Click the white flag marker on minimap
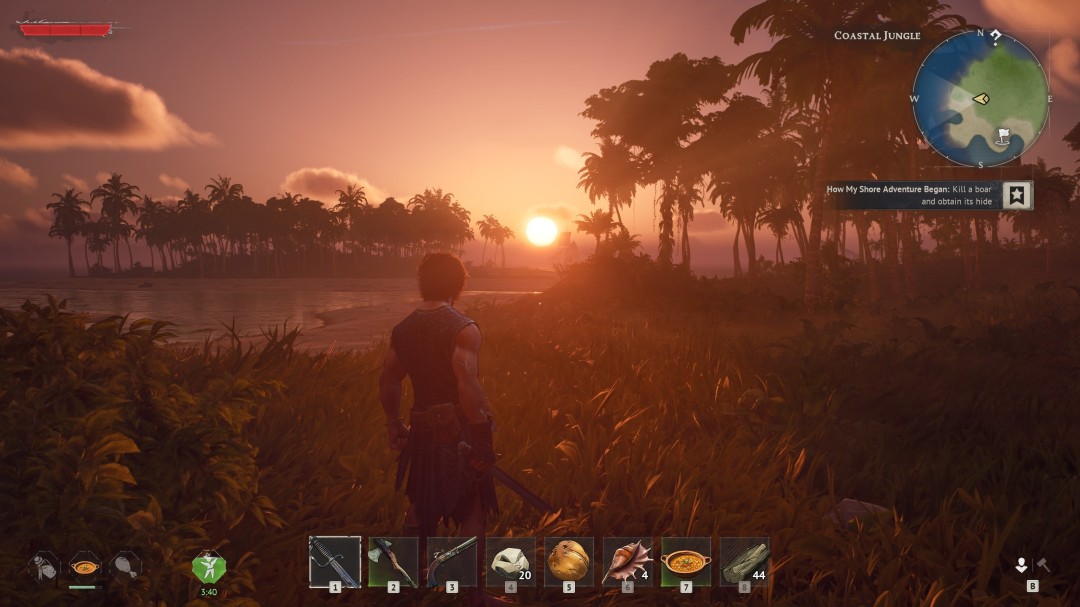Image resolution: width=1080 pixels, height=607 pixels. [1004, 134]
